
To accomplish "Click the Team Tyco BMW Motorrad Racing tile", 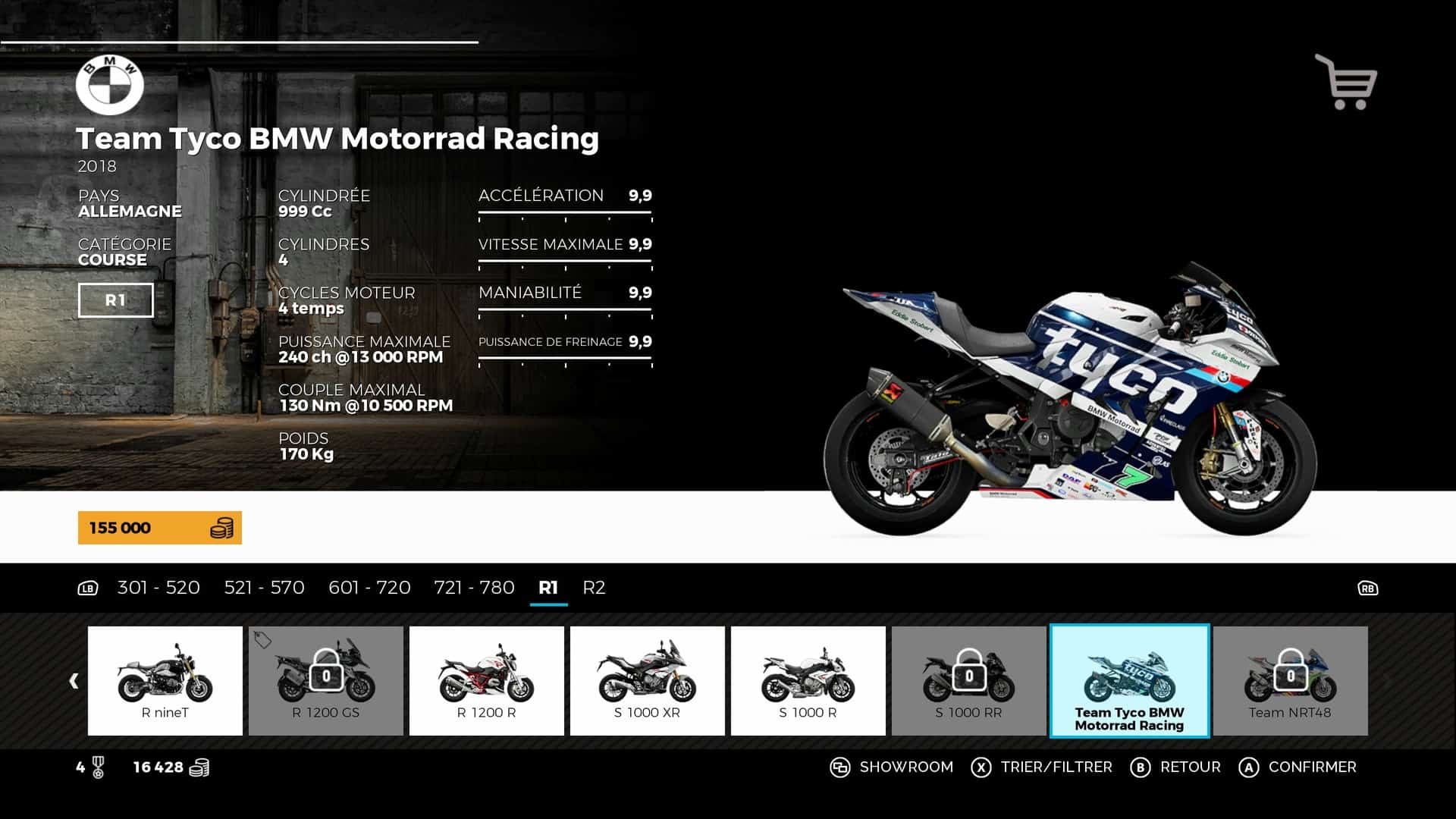I will [x=1129, y=680].
